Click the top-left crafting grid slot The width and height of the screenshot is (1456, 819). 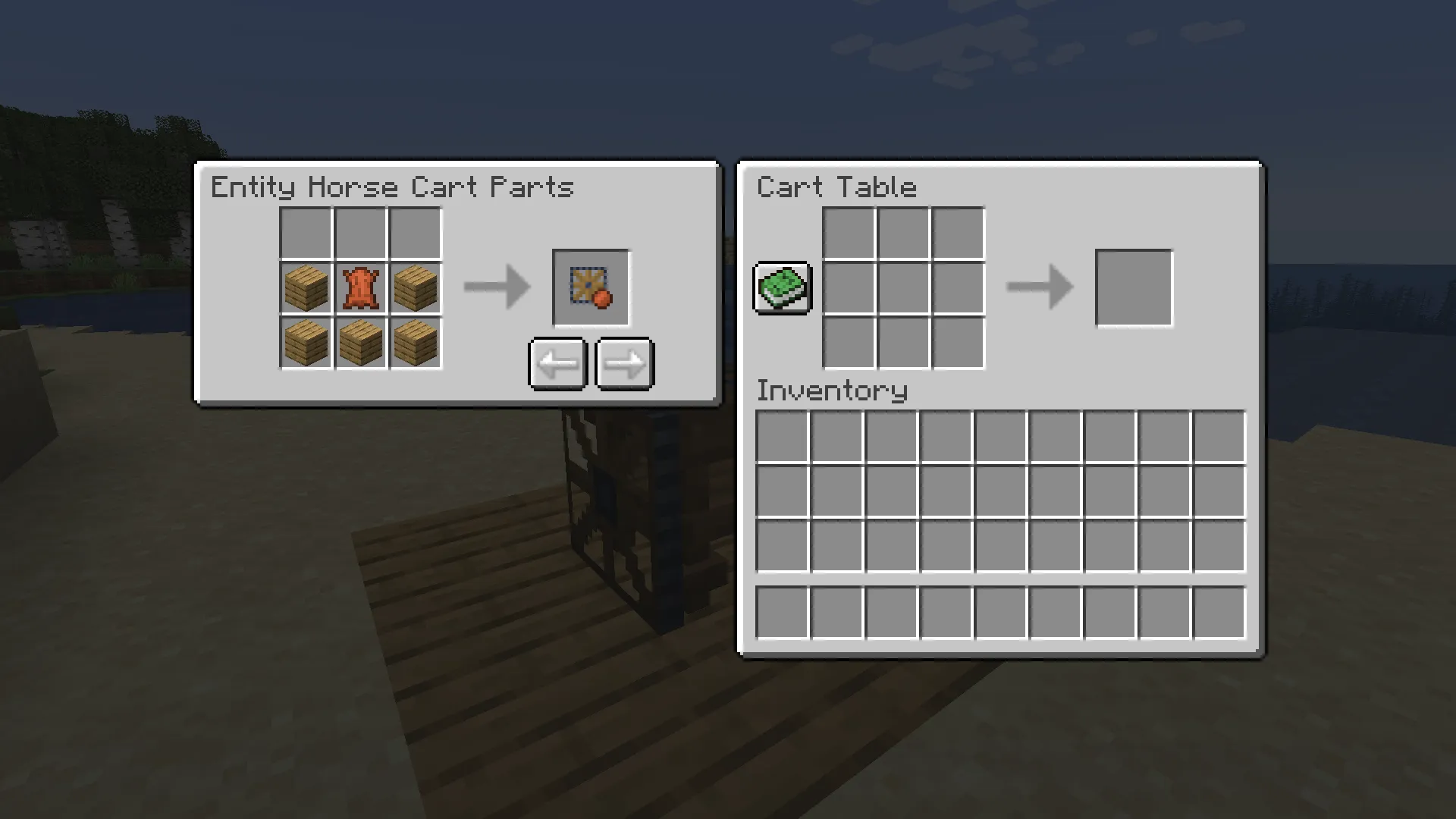(x=848, y=233)
